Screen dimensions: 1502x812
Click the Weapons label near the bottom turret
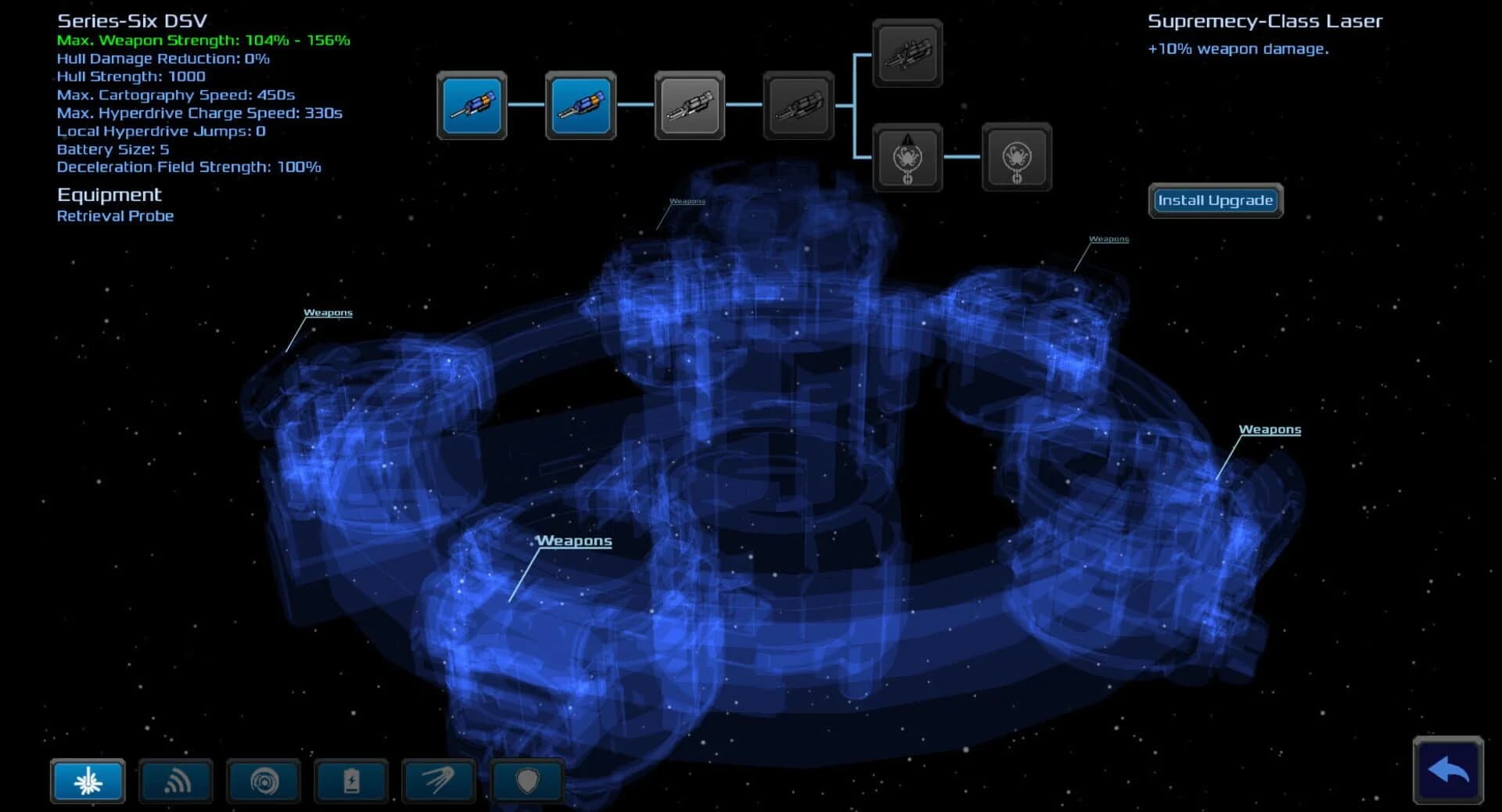pyautogui.click(x=573, y=540)
